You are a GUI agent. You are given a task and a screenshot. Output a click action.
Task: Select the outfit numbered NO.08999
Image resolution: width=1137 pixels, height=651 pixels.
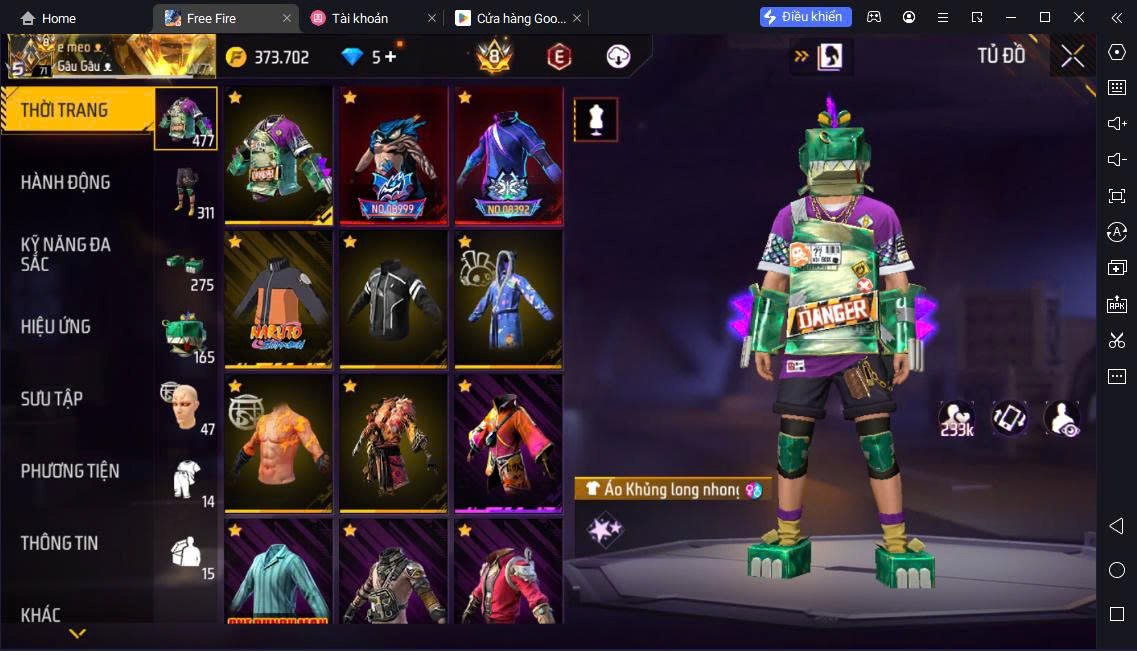click(x=393, y=155)
